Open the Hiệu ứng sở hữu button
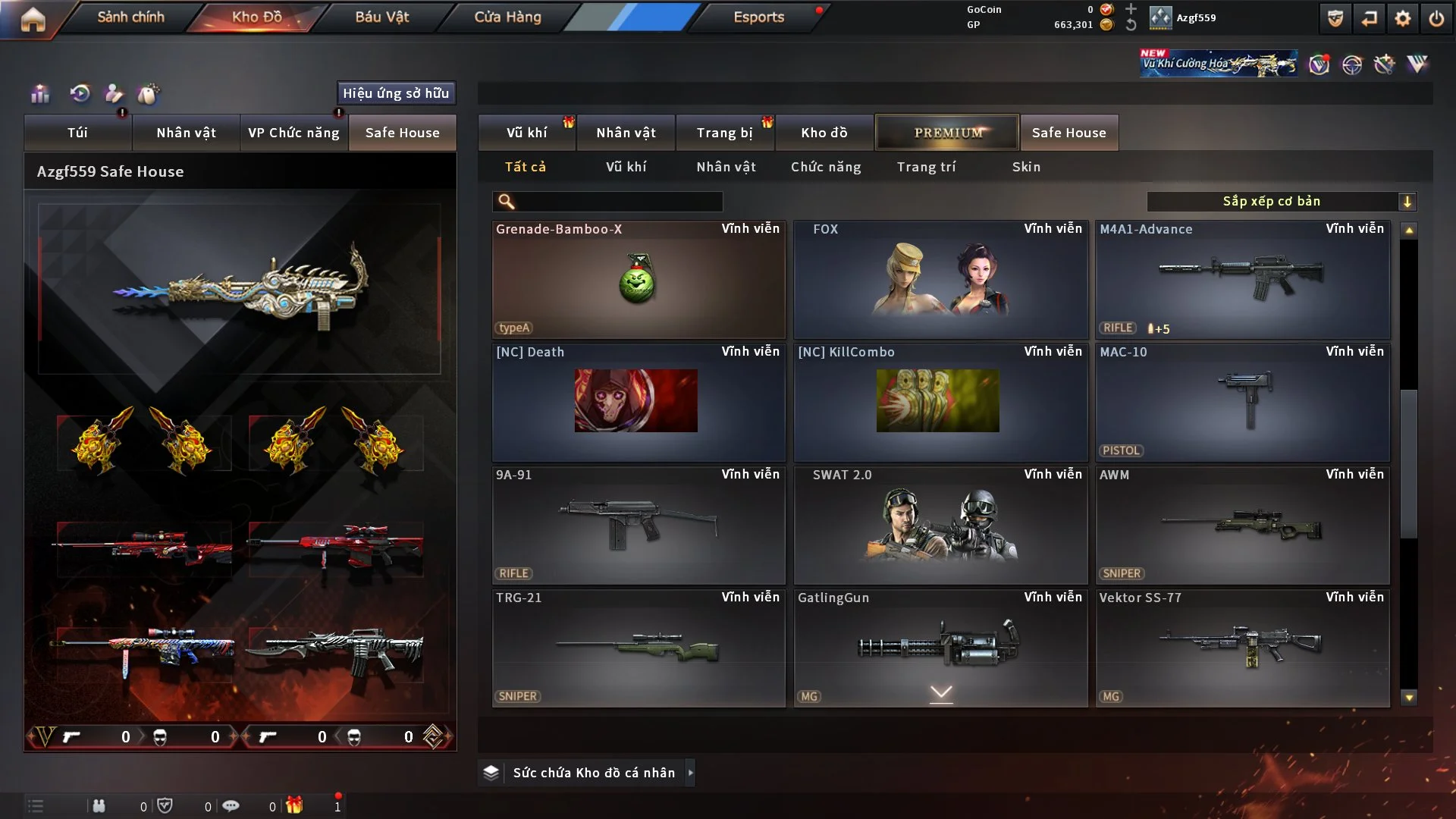Screen dimensions: 1456x819 pyautogui.click(x=396, y=93)
